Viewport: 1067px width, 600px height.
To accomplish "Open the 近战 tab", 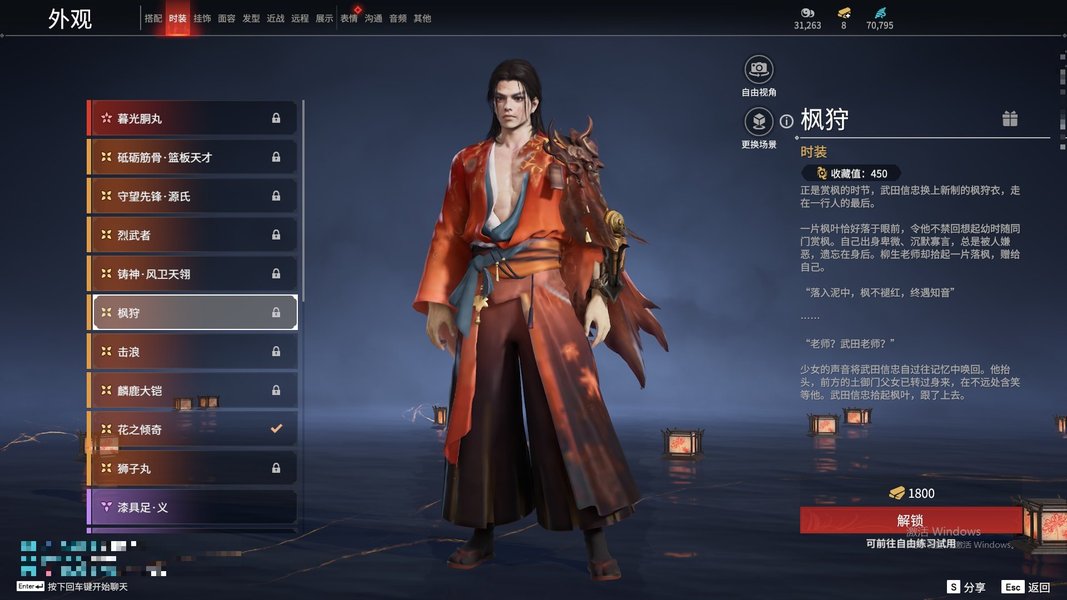I will coord(275,18).
